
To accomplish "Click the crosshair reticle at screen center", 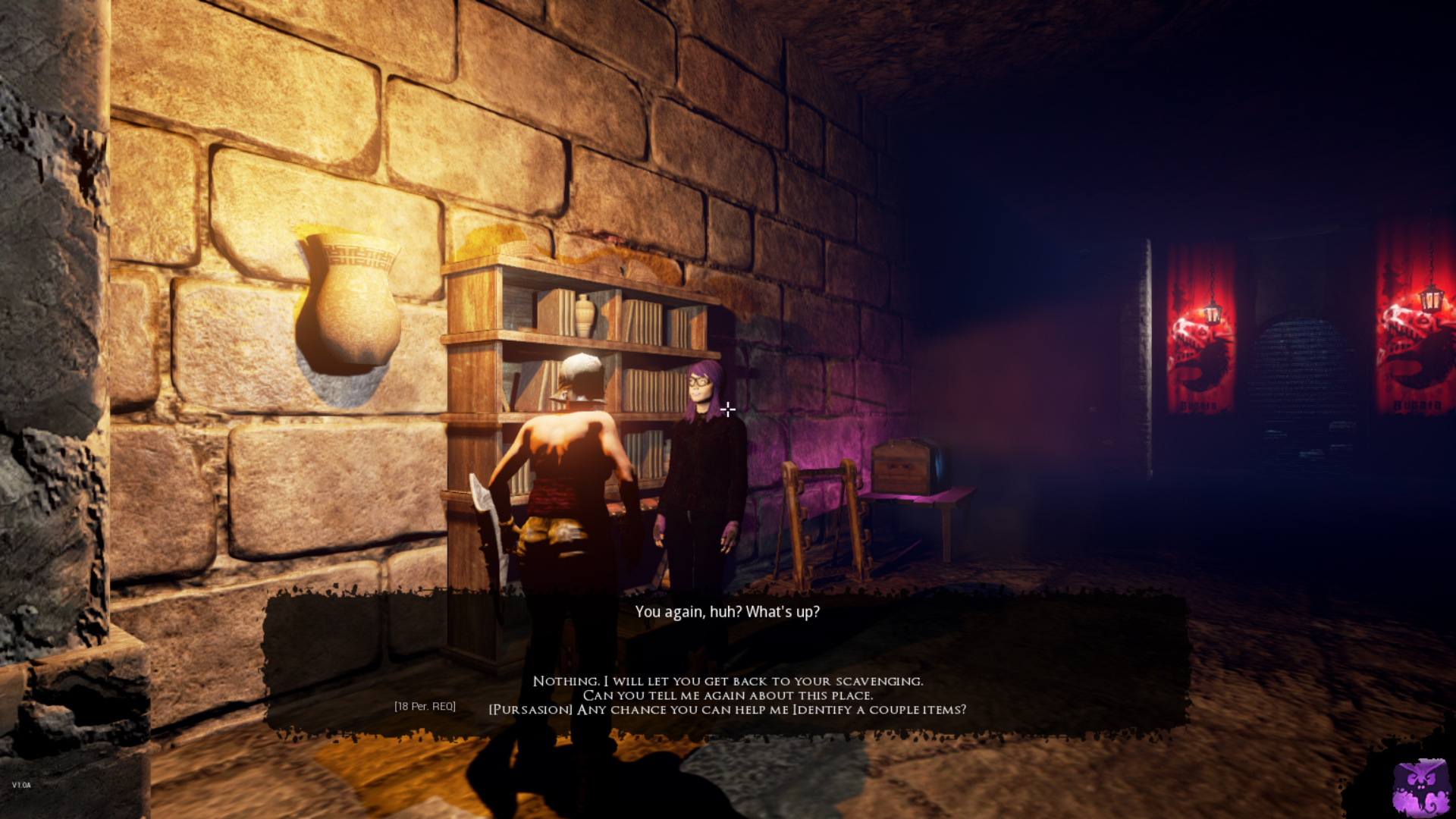I will (x=727, y=409).
